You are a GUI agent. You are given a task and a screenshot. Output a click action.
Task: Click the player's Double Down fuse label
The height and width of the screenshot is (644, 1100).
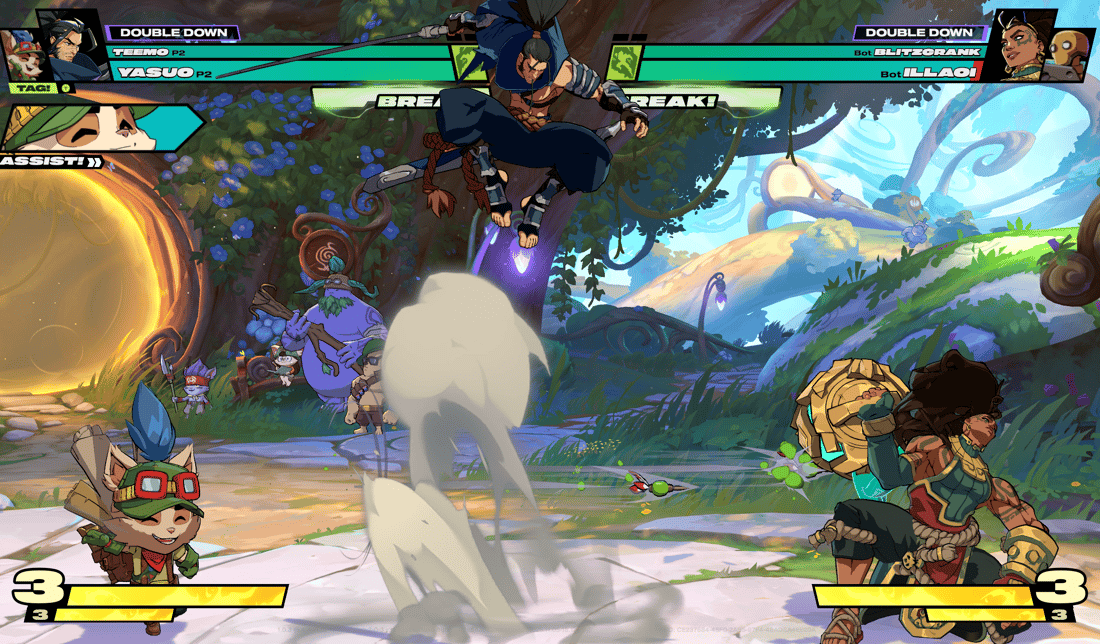[172, 33]
